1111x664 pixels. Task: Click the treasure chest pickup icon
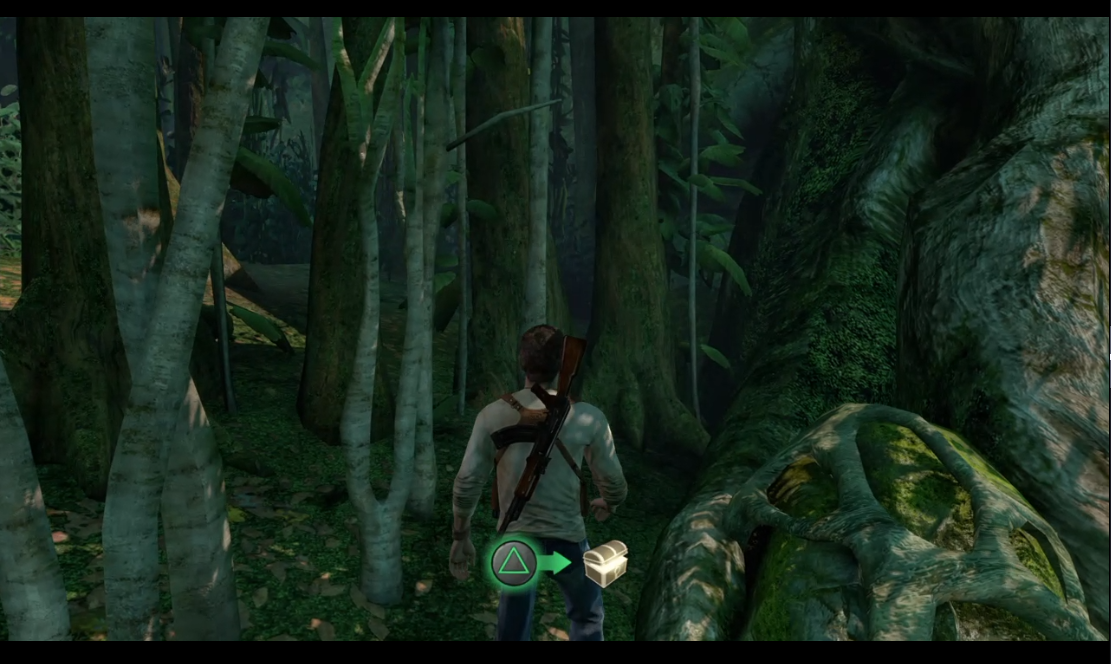coord(606,563)
